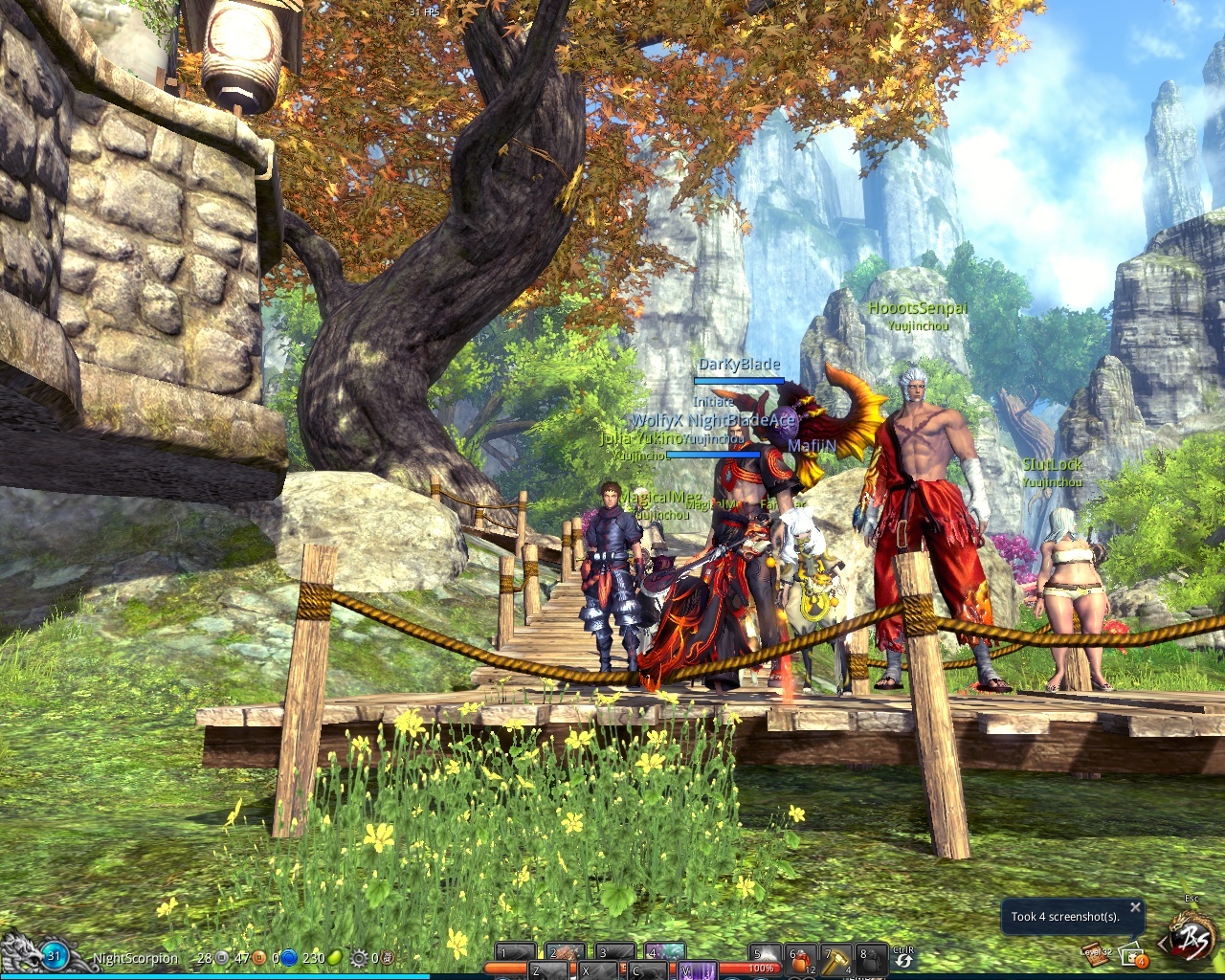Open the screenshot album icon with badge 4
1225x980 pixels.
[x=1133, y=955]
